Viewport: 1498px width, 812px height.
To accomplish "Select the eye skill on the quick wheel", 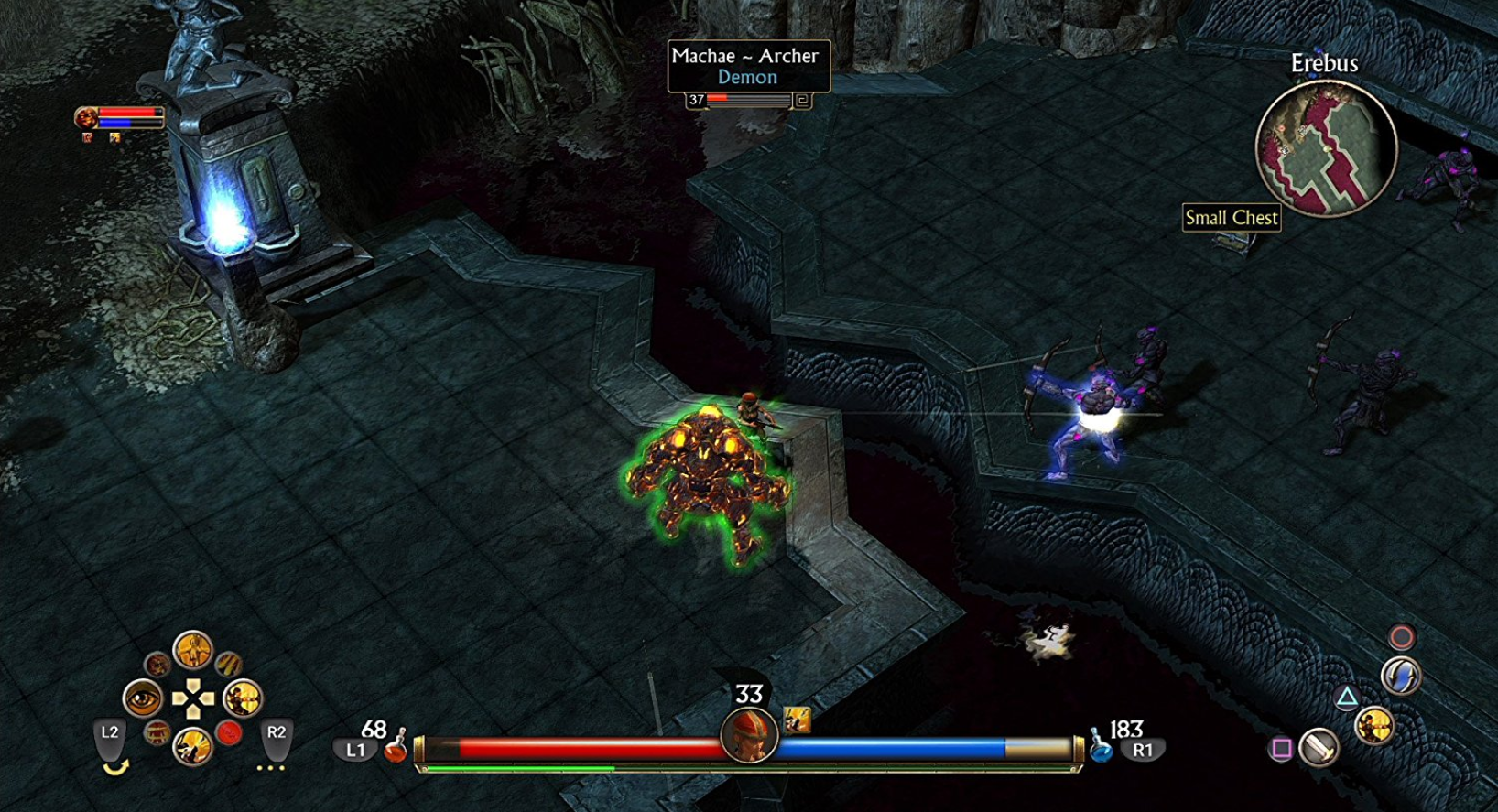I will (x=143, y=699).
